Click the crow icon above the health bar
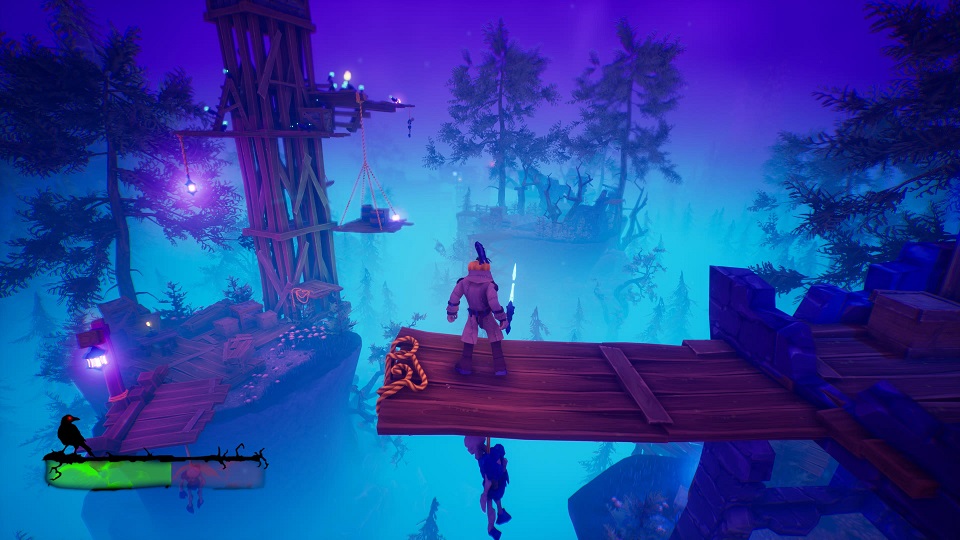 tap(71, 434)
